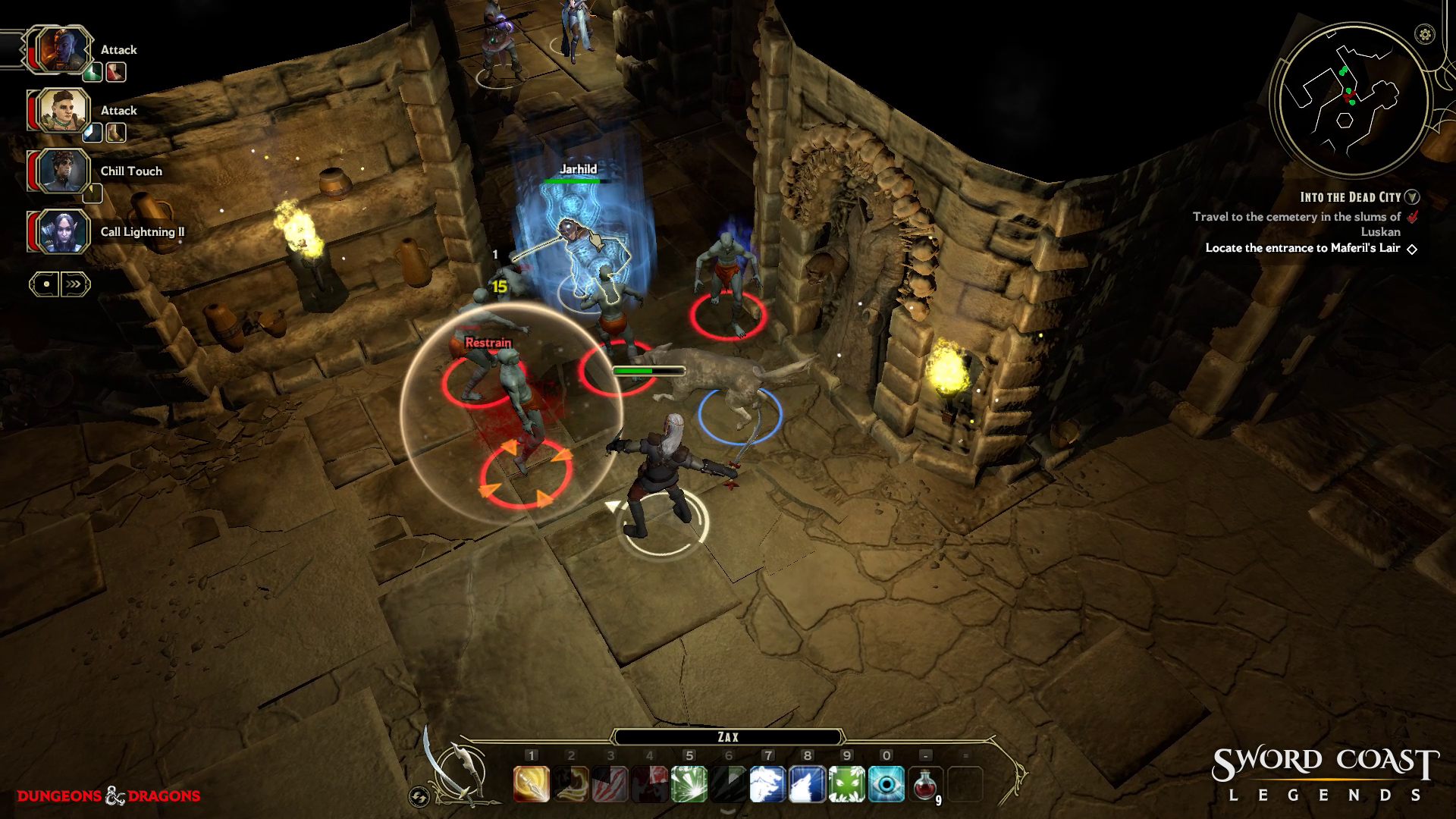The image size is (1456, 819).
Task: Select the sword-strike ability in hotbar slot 1
Action: coord(532,785)
